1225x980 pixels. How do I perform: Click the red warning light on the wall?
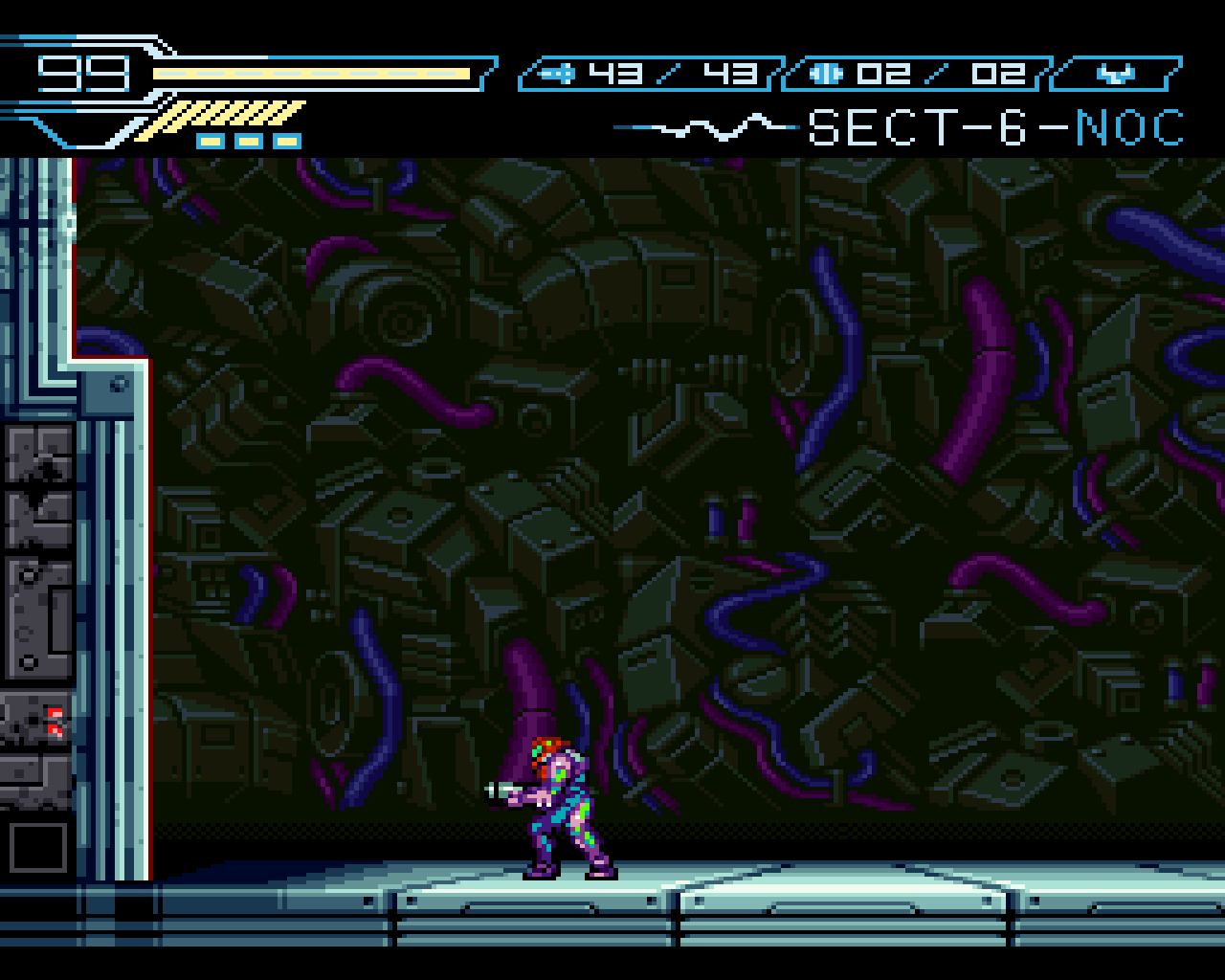55,720
